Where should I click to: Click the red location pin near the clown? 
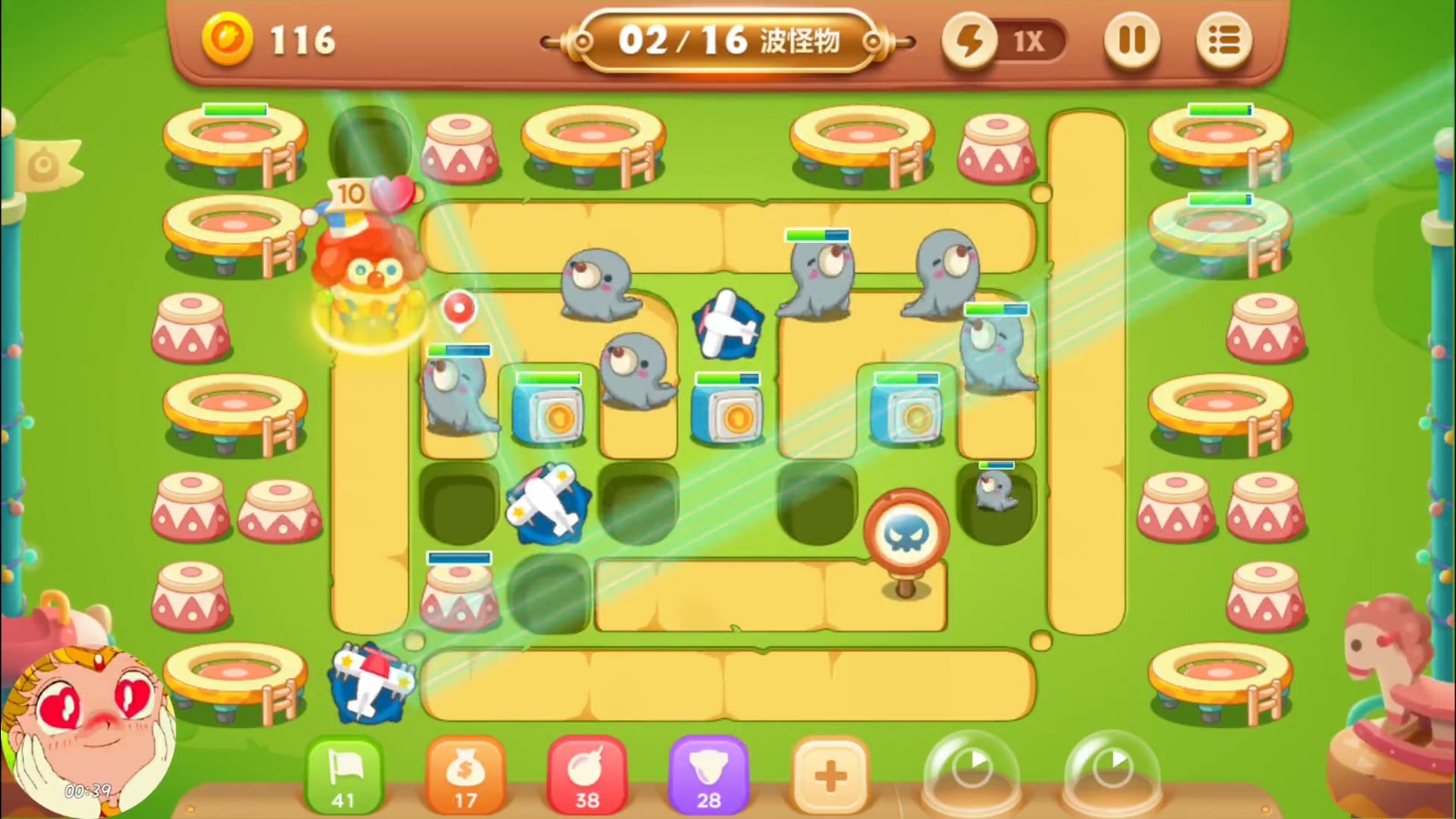460,309
